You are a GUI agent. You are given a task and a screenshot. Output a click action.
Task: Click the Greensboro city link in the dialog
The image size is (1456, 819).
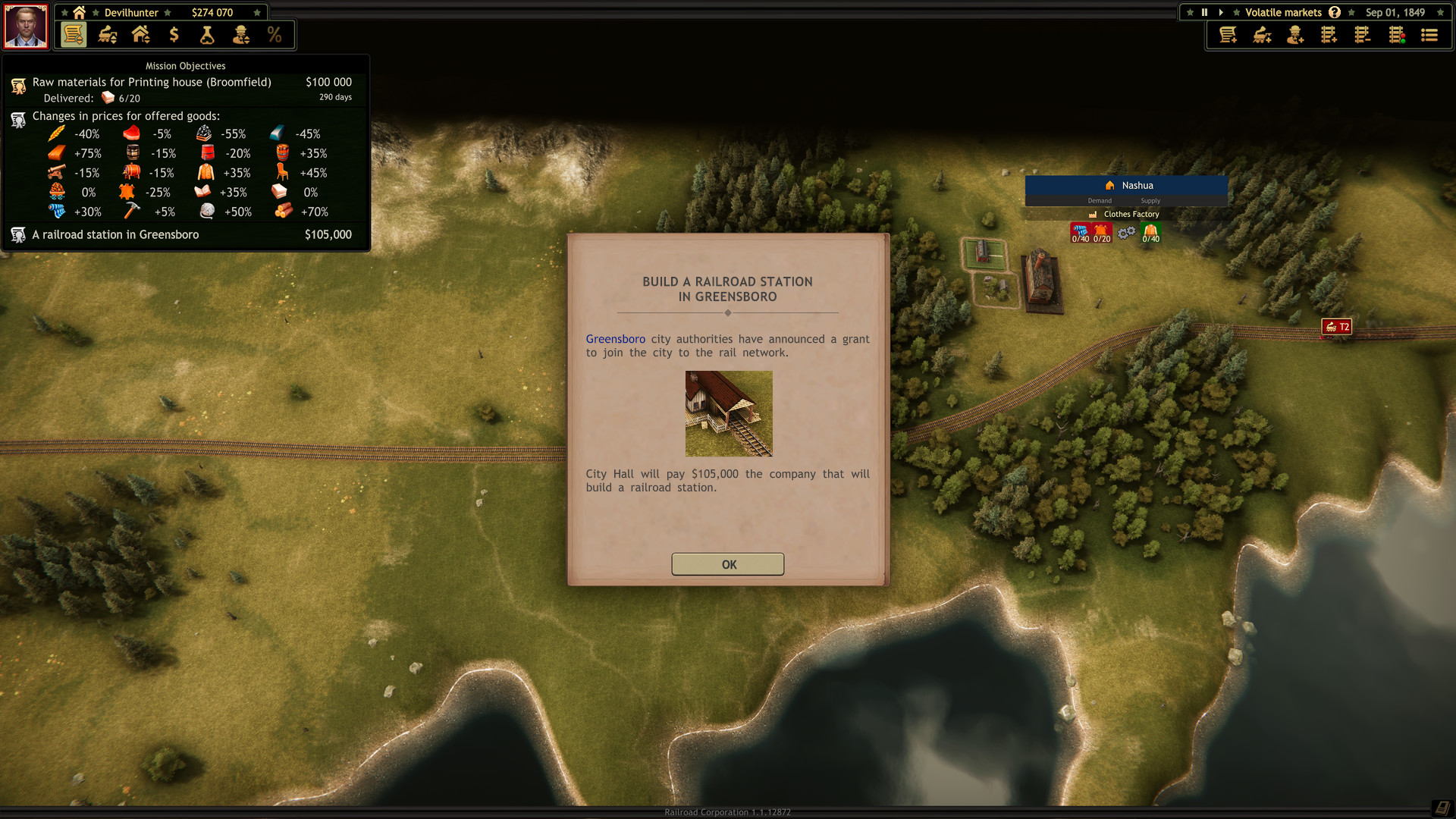click(x=615, y=339)
